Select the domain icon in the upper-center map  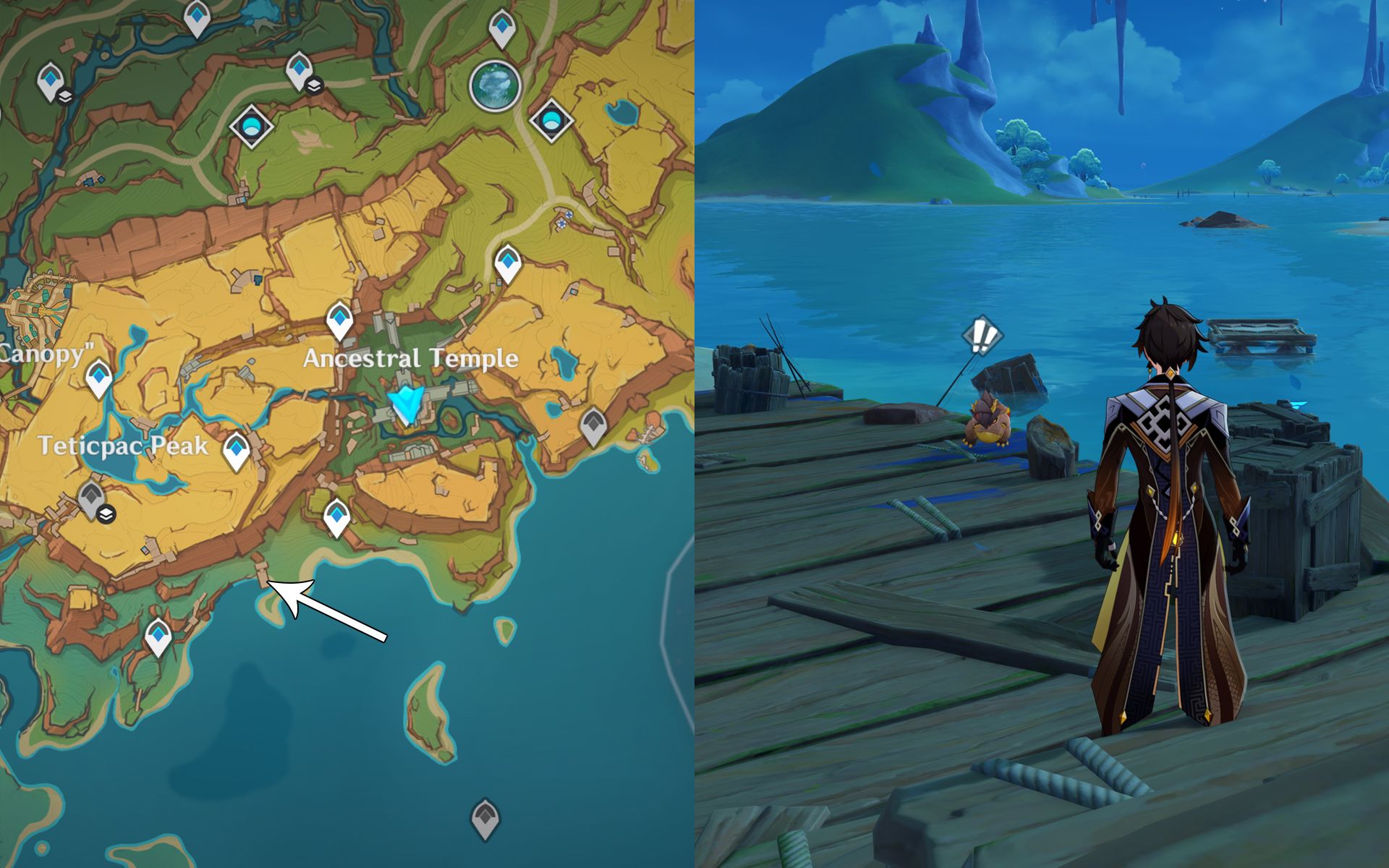click(251, 124)
